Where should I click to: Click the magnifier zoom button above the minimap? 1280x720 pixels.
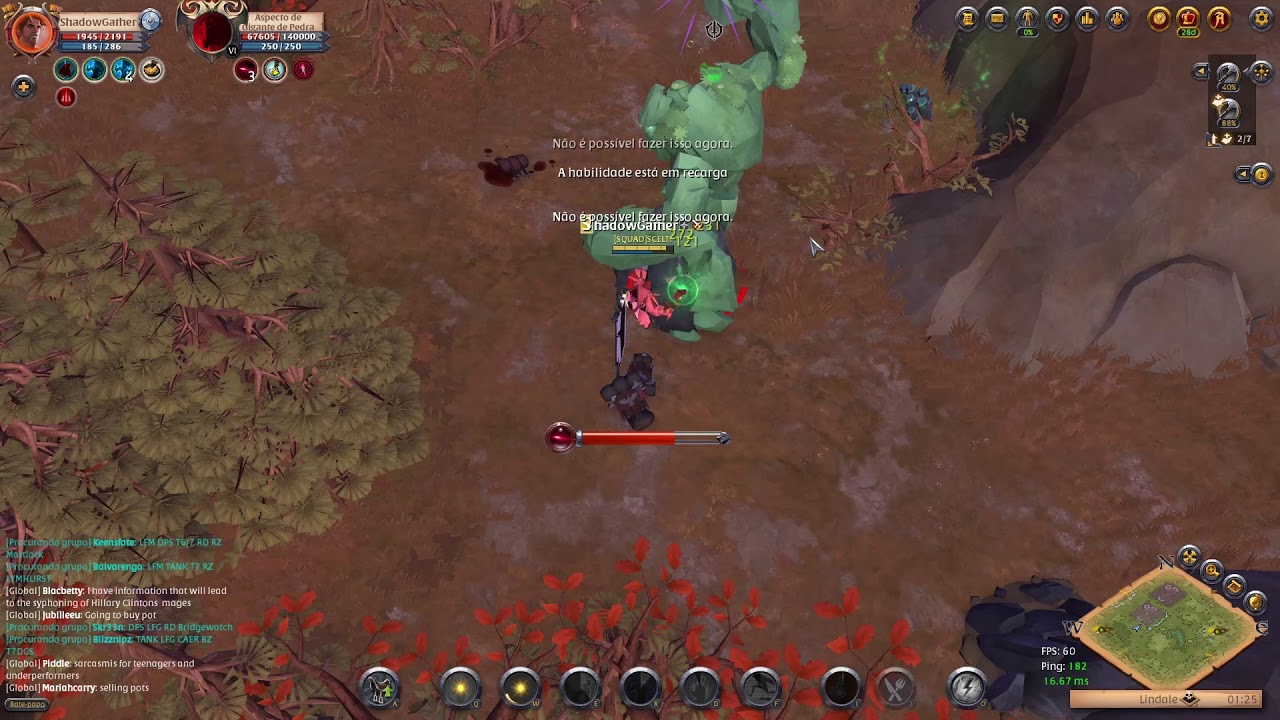(1212, 571)
